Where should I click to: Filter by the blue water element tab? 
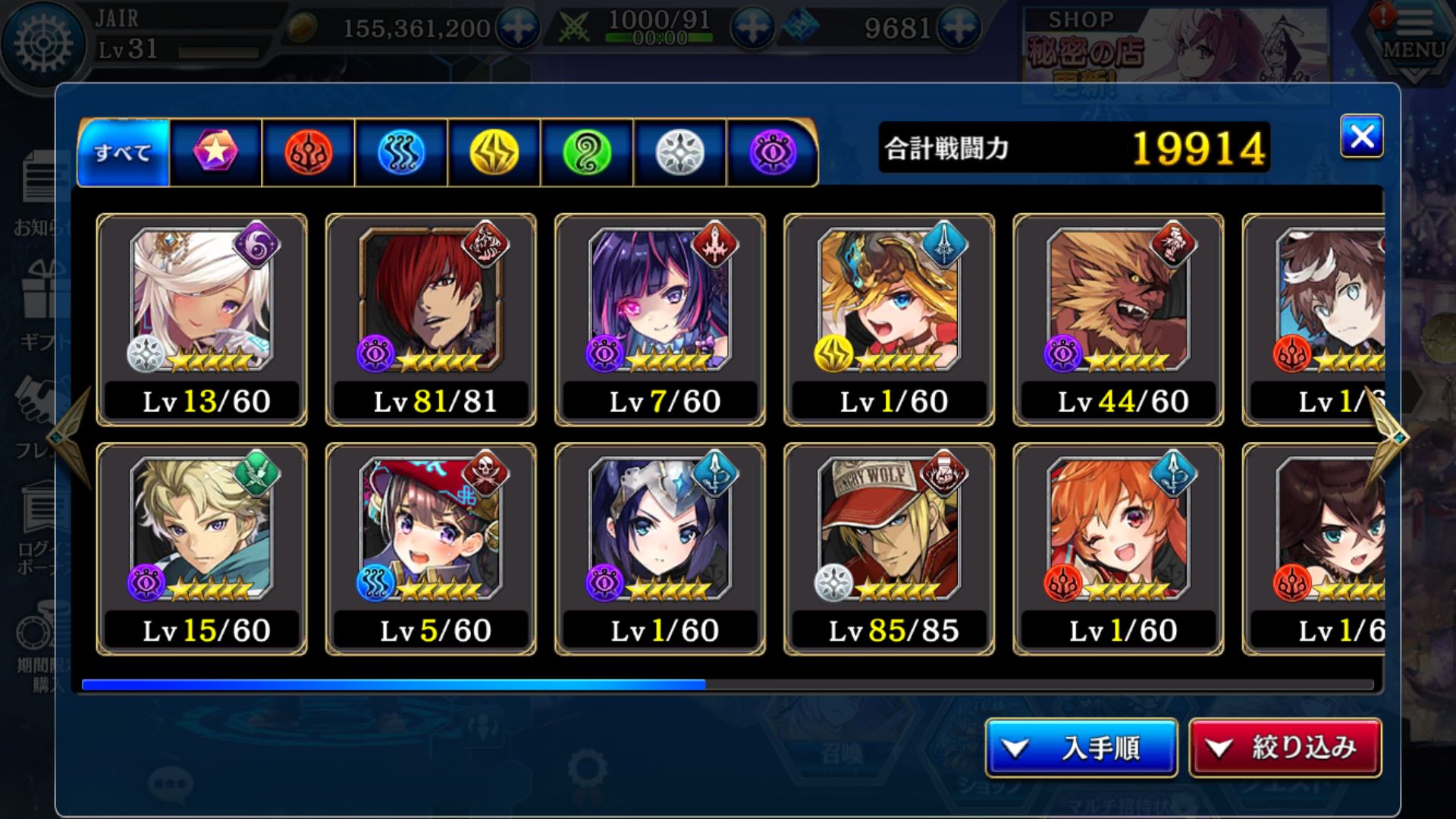[401, 152]
